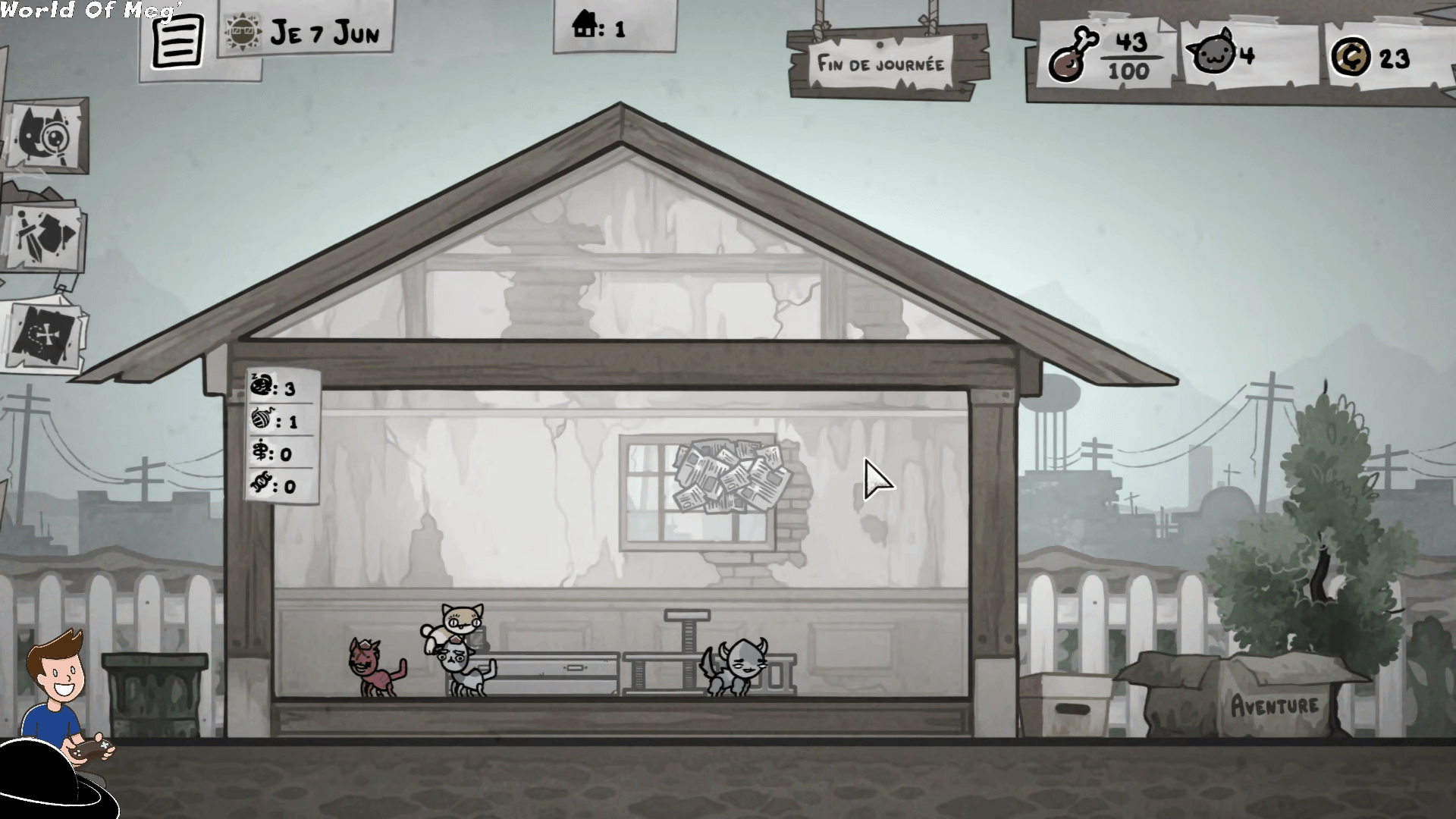1456x819 pixels.
Task: Open the sword and armor equipment panel
Action: [45, 235]
